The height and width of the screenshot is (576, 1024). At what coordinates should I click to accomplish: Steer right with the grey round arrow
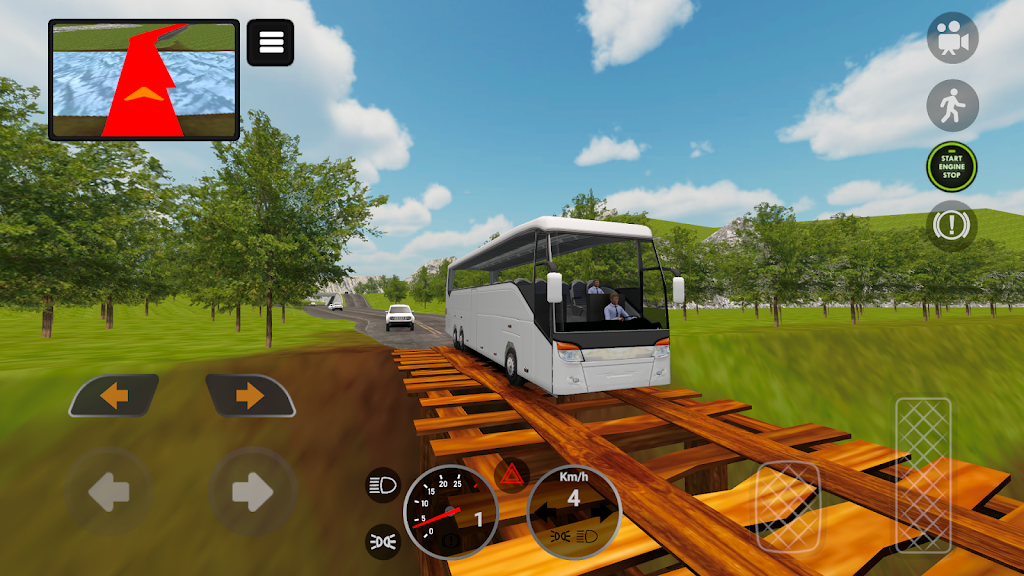[252, 491]
